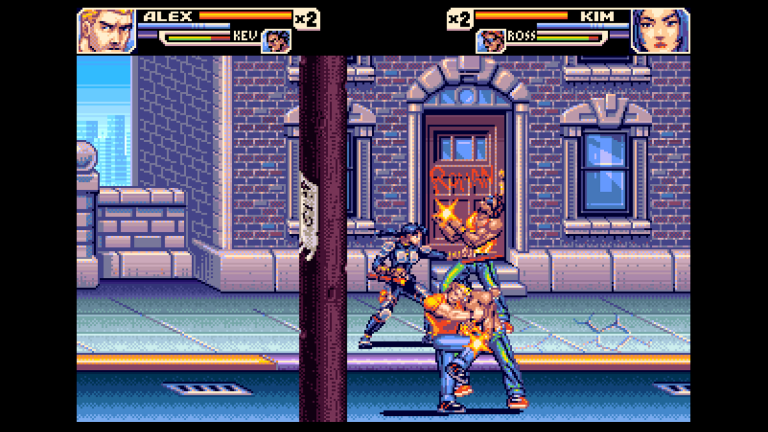Image resolution: width=768 pixels, height=432 pixels.
Task: Click Kim's player portrait
Action: (661, 30)
